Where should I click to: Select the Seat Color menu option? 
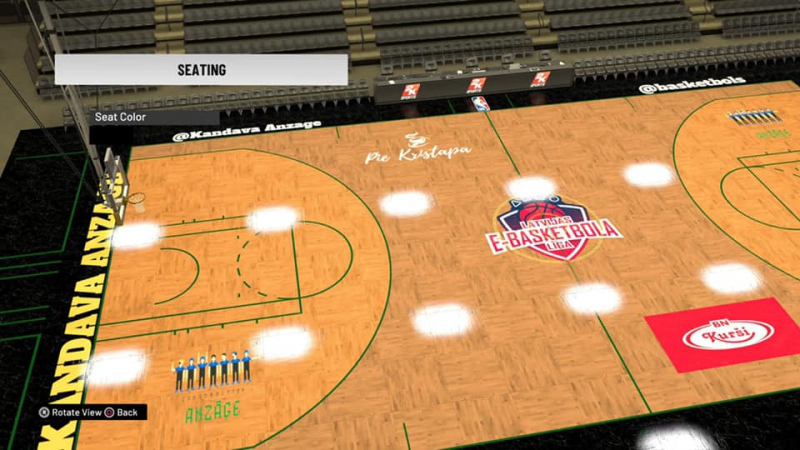(x=119, y=117)
